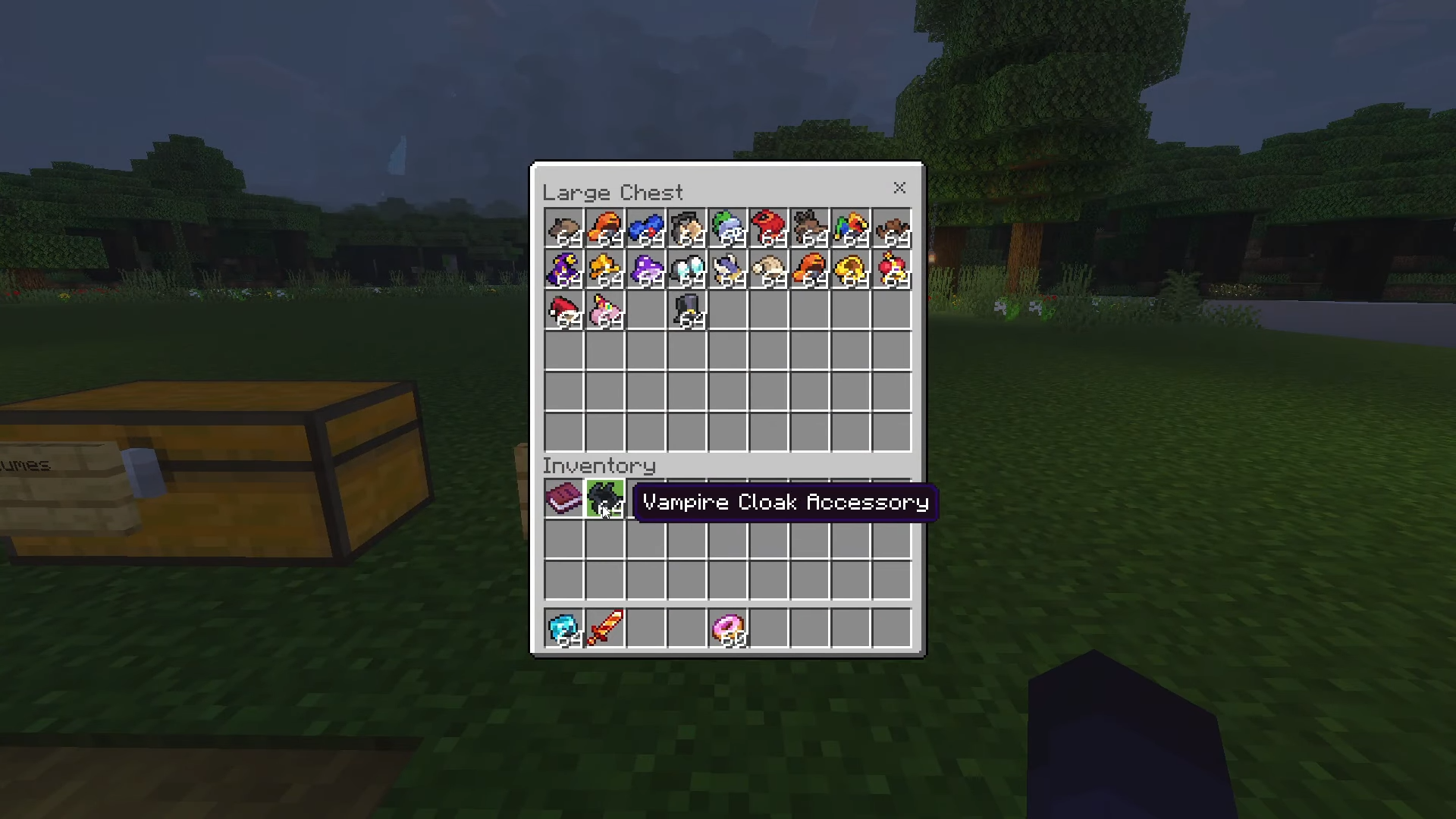1456x819 pixels.
Task: Pick up the goggles accessory stack
Action: pyautogui.click(x=687, y=269)
